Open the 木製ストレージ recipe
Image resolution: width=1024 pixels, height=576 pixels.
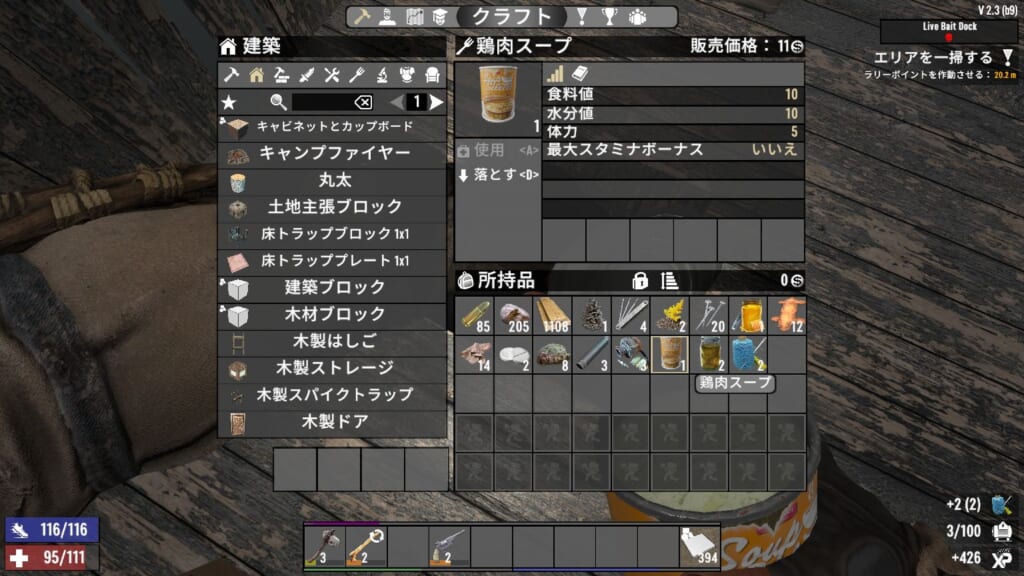[x=333, y=368]
